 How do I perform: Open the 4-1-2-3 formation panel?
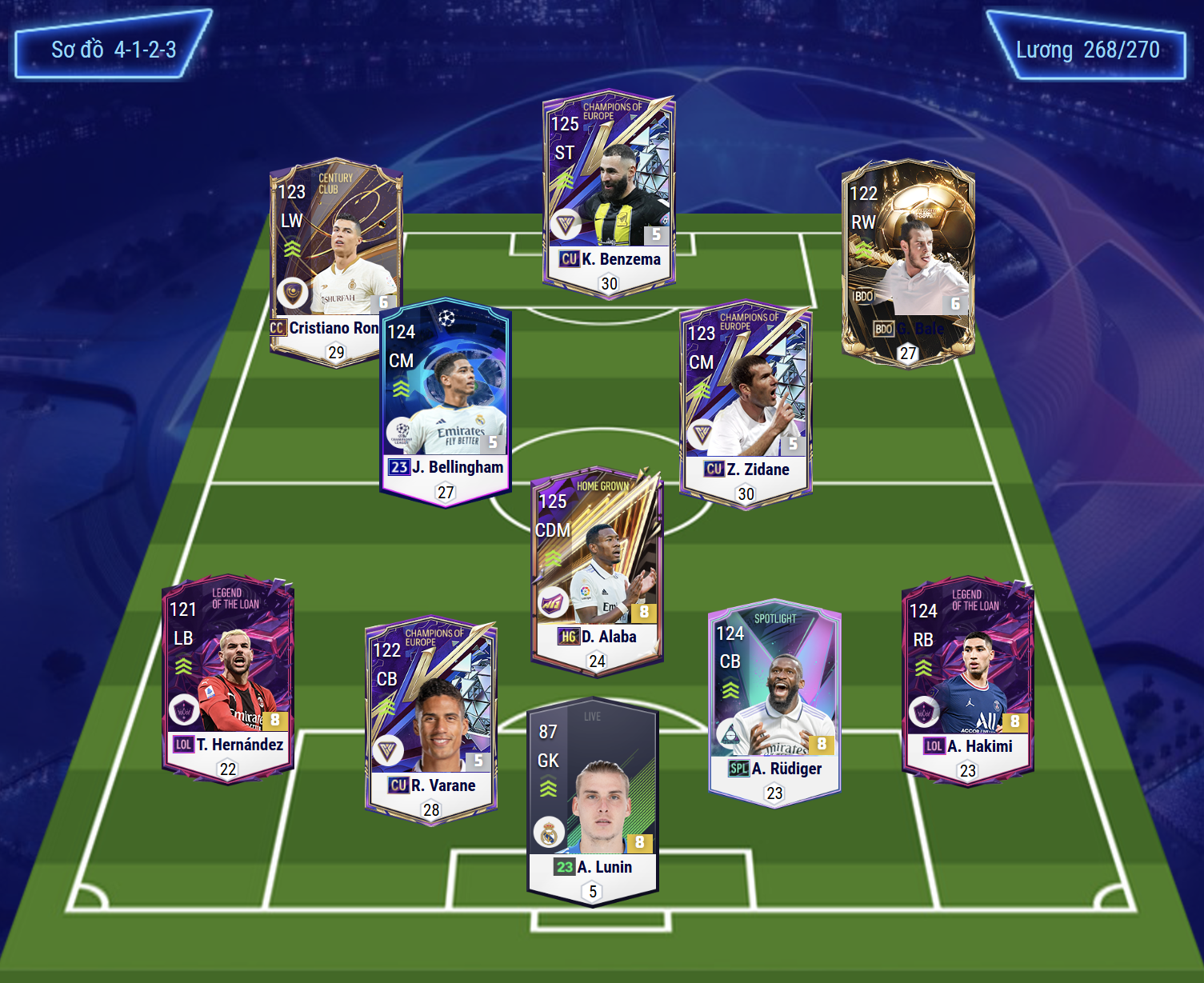pos(114,50)
